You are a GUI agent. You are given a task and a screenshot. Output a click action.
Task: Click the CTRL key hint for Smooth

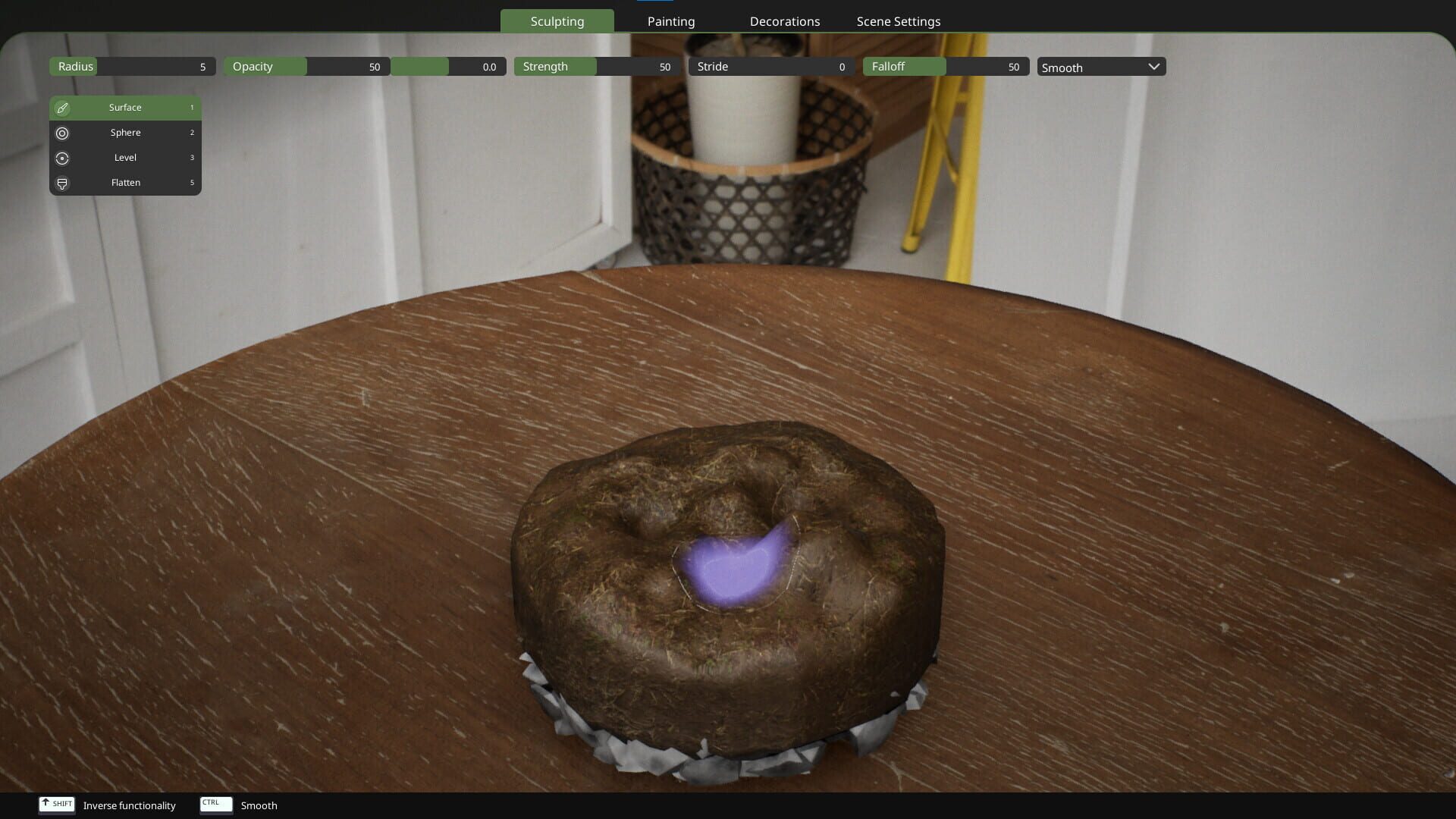(x=215, y=805)
